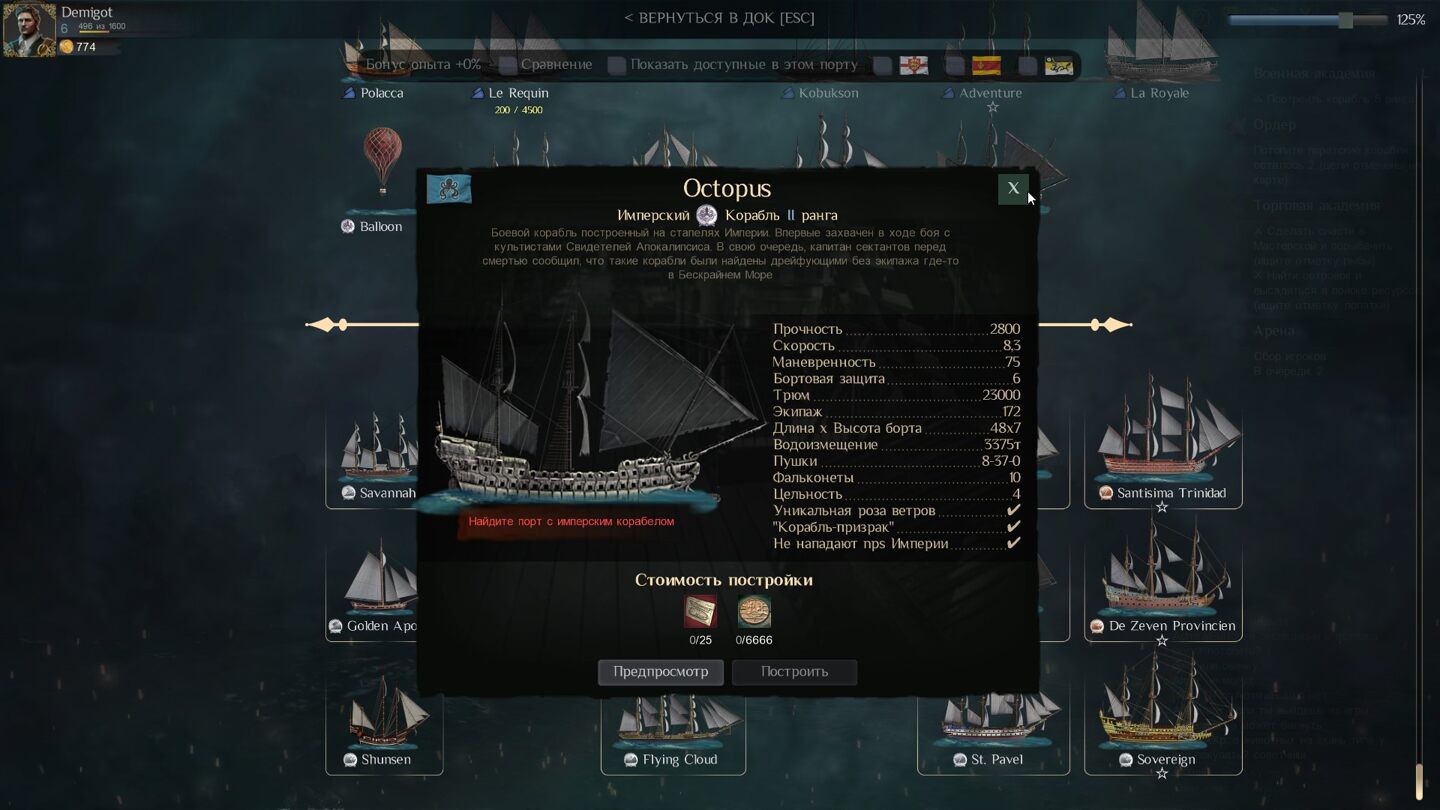Toggle the Сравнение comparison checkbox
This screenshot has width=1440, height=810.
pos(509,65)
